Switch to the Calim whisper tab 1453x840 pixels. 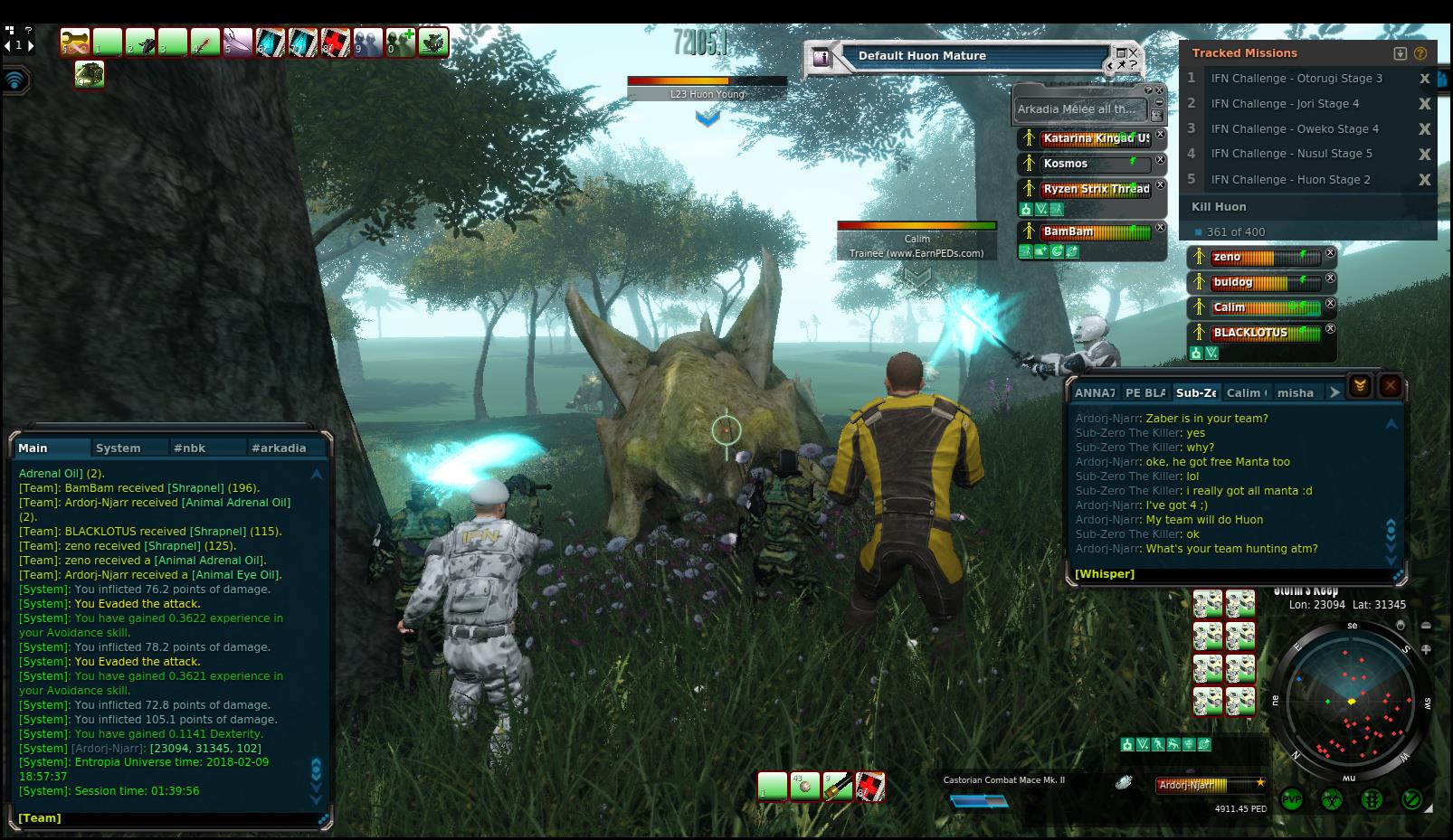pyautogui.click(x=1246, y=392)
